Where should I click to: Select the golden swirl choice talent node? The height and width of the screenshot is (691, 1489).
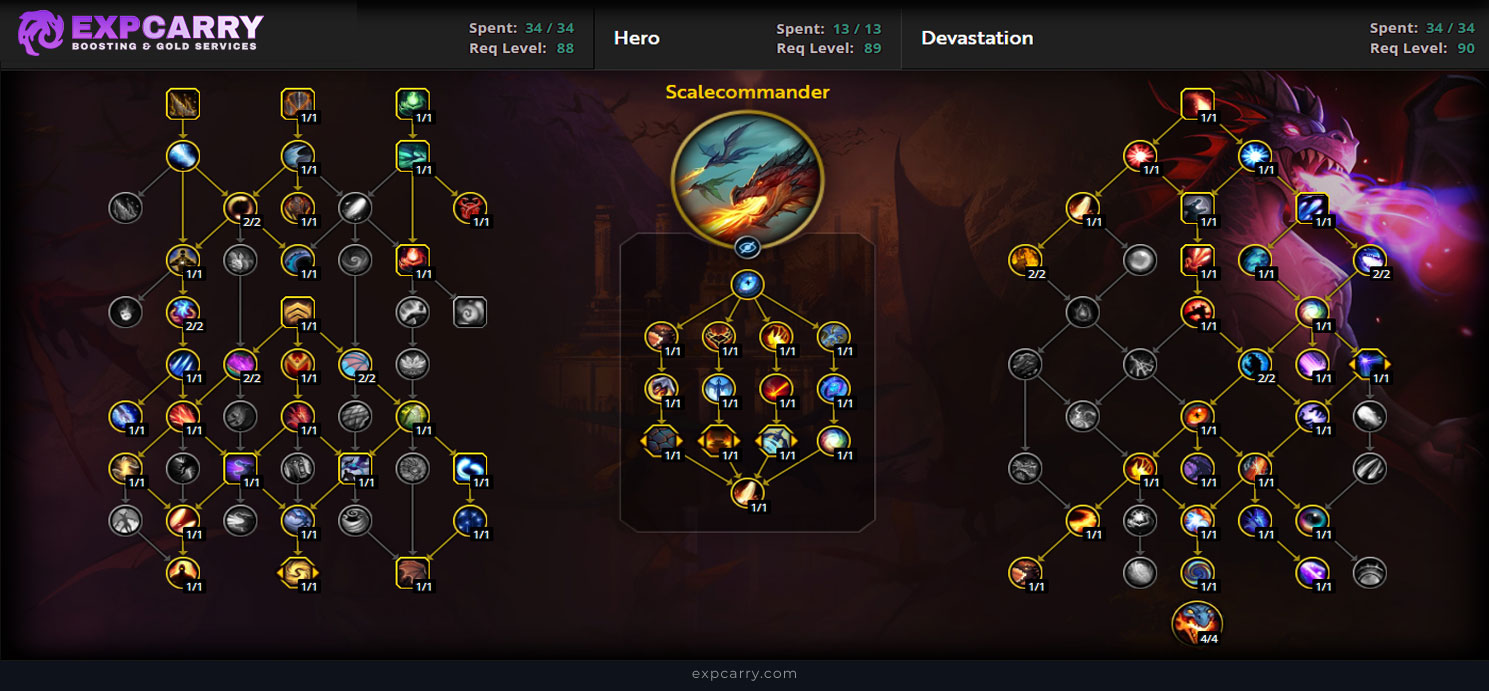pyautogui.click(x=298, y=572)
